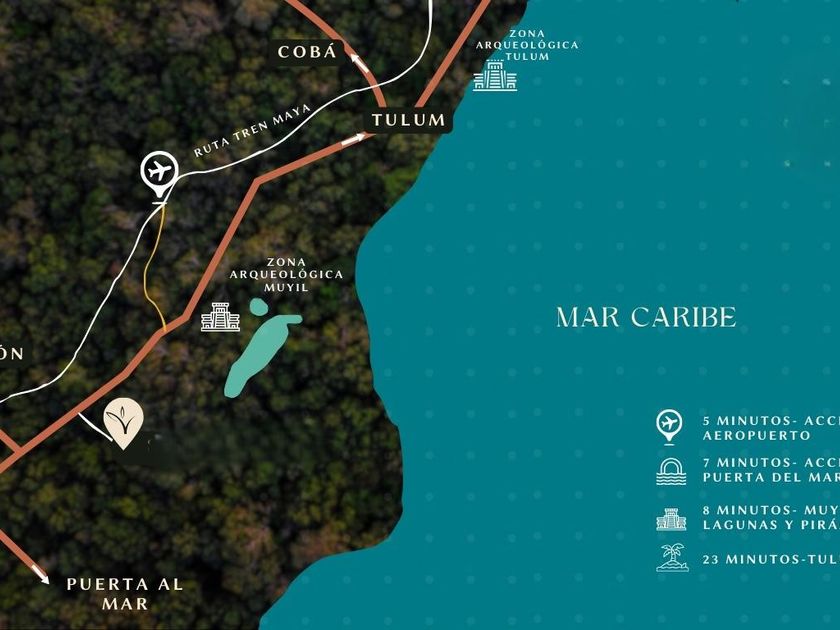840x630 pixels.
Task: Select the Muyil archaeological zone pyramid icon
Action: (x=220, y=317)
